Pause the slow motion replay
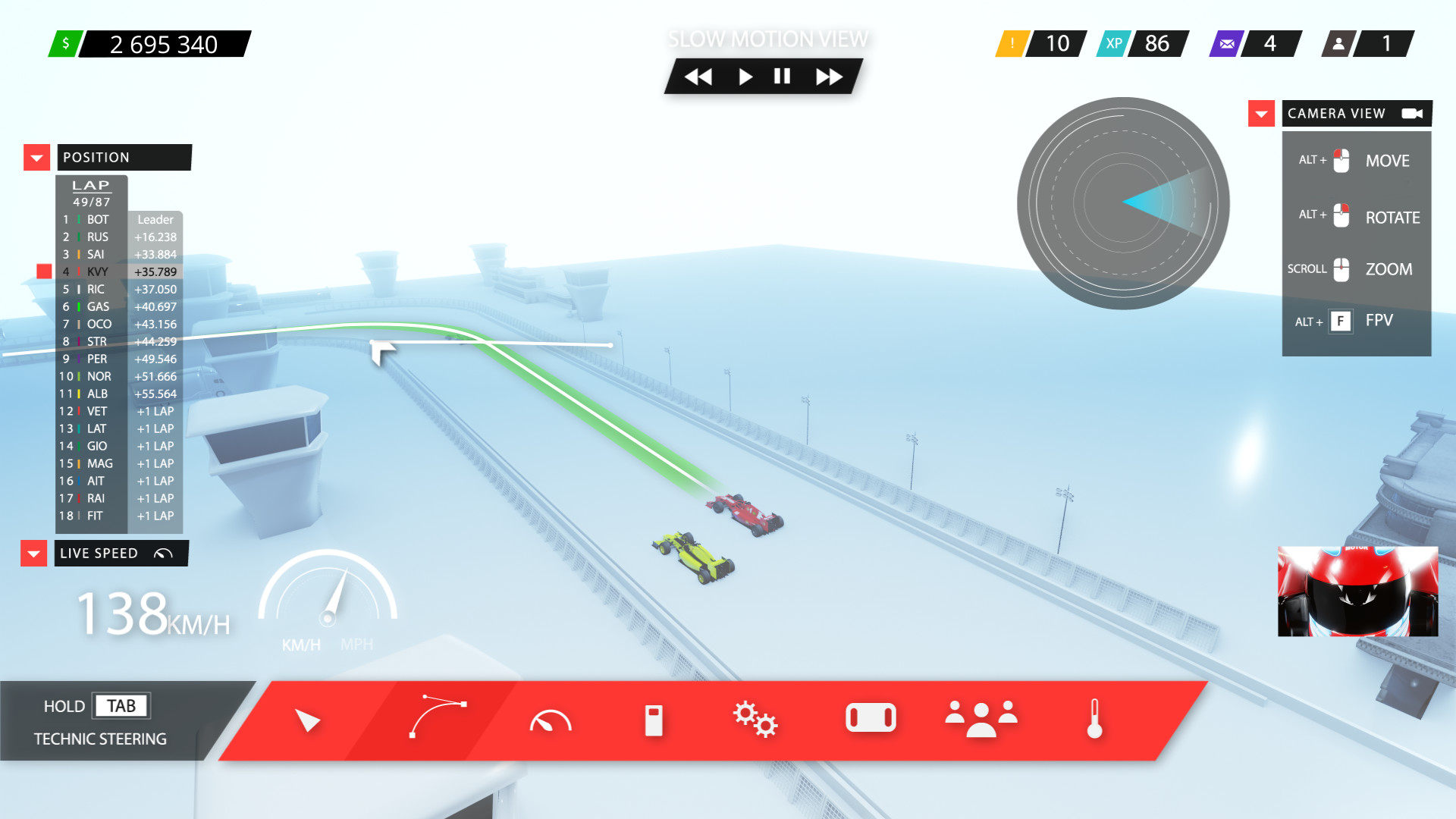This screenshot has width=1456, height=819. point(781,76)
